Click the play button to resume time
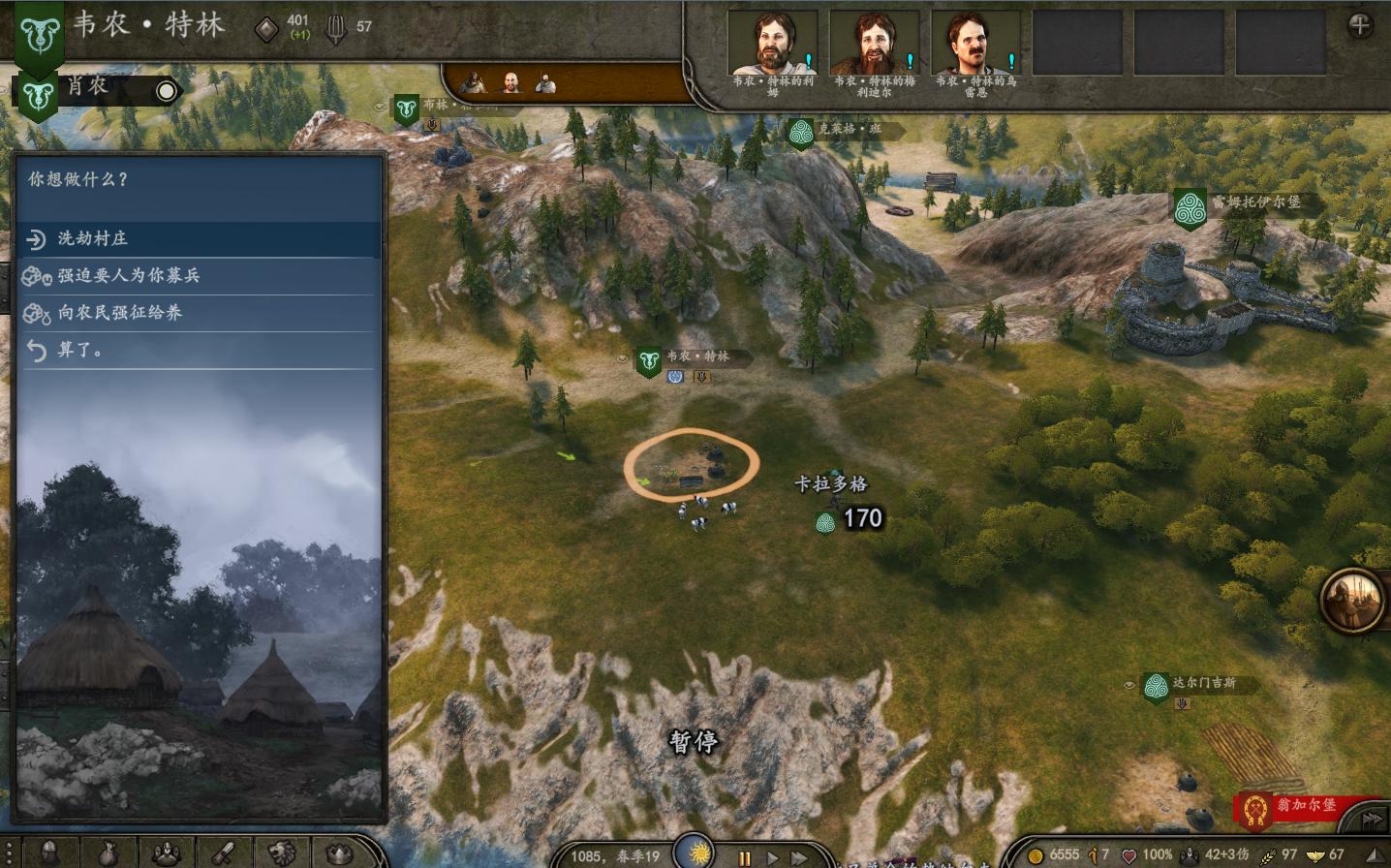The height and width of the screenshot is (868, 1391). (772, 857)
